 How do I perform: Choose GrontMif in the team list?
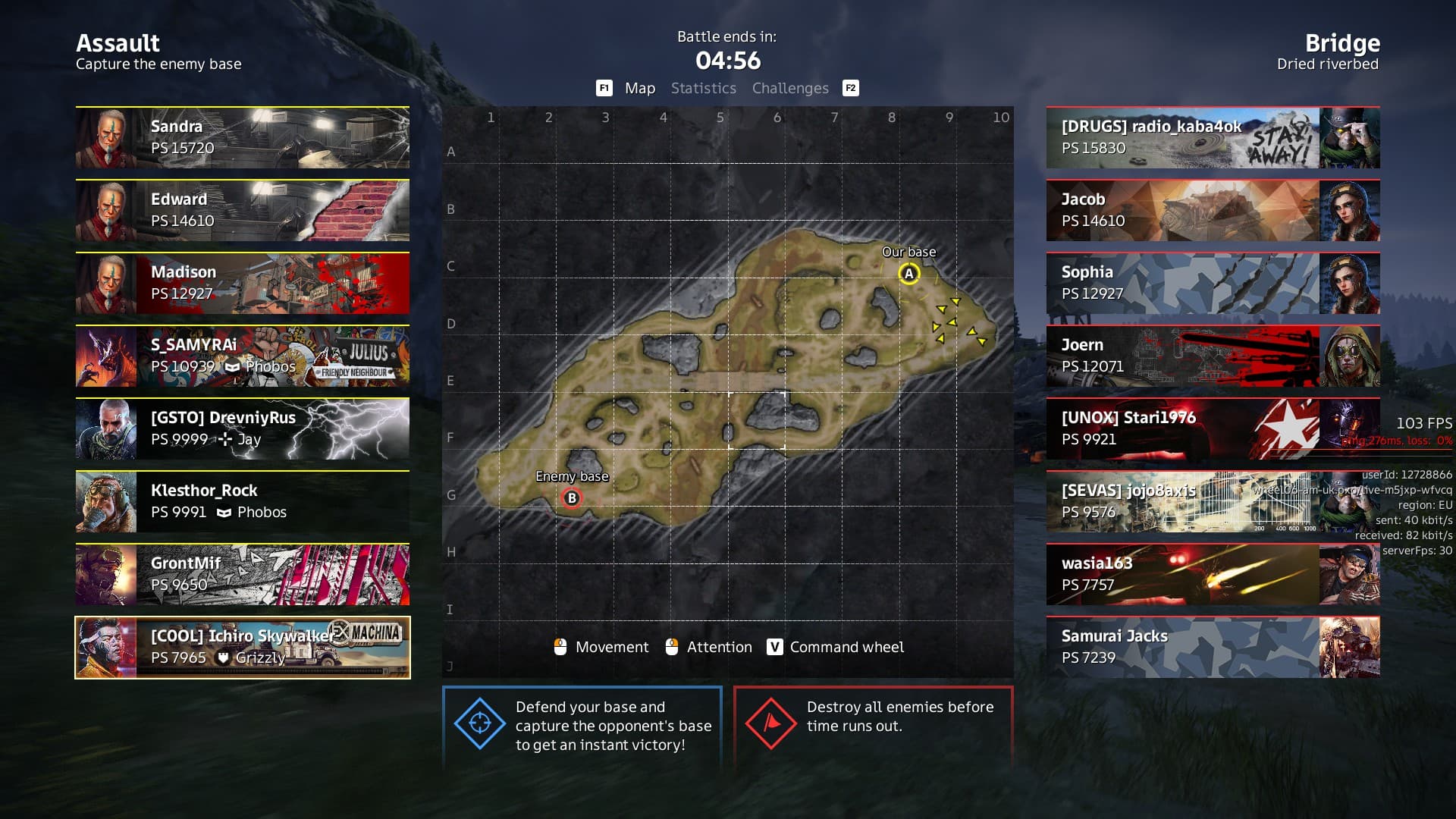(243, 574)
